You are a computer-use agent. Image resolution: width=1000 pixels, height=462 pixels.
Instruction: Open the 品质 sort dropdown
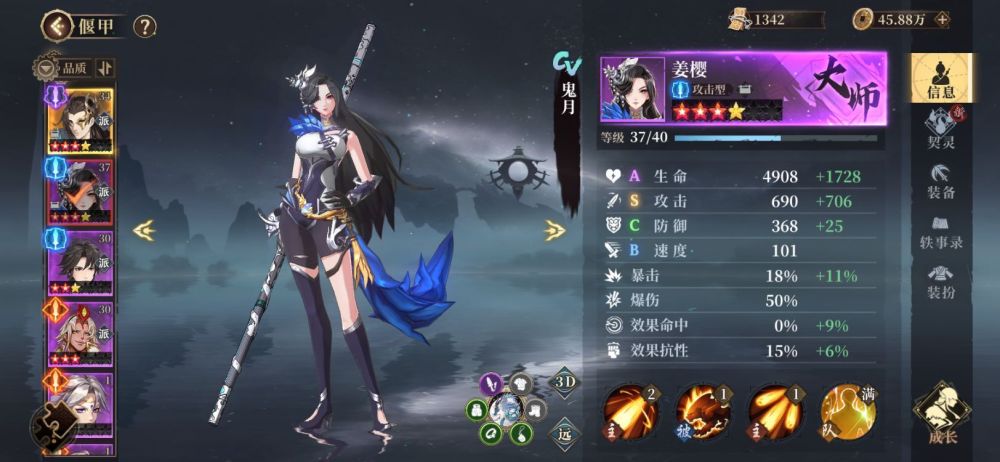68,68
